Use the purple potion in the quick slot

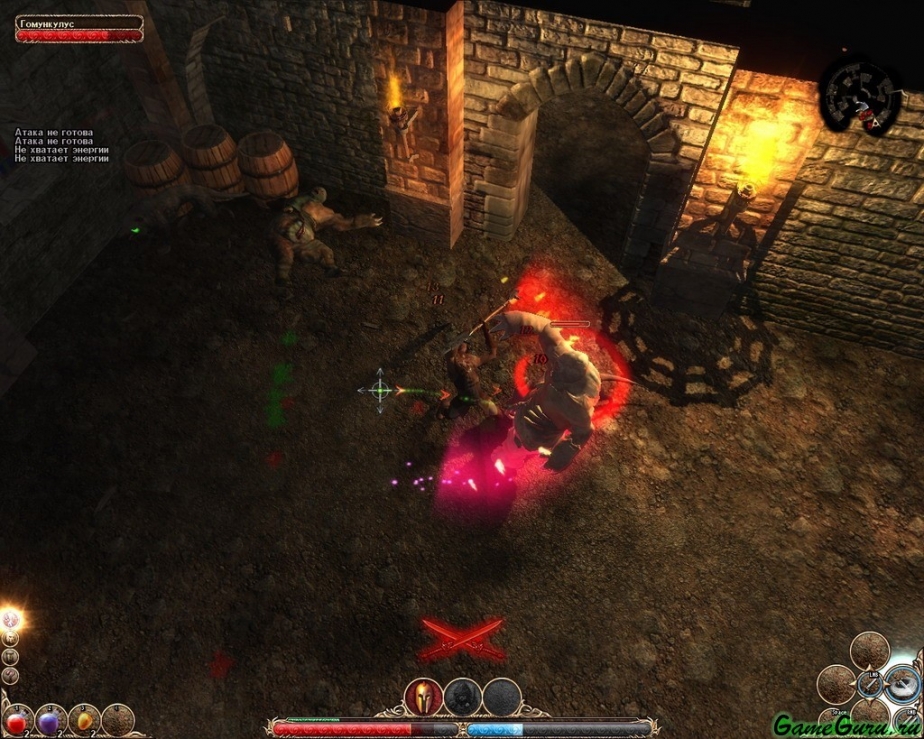click(x=50, y=720)
